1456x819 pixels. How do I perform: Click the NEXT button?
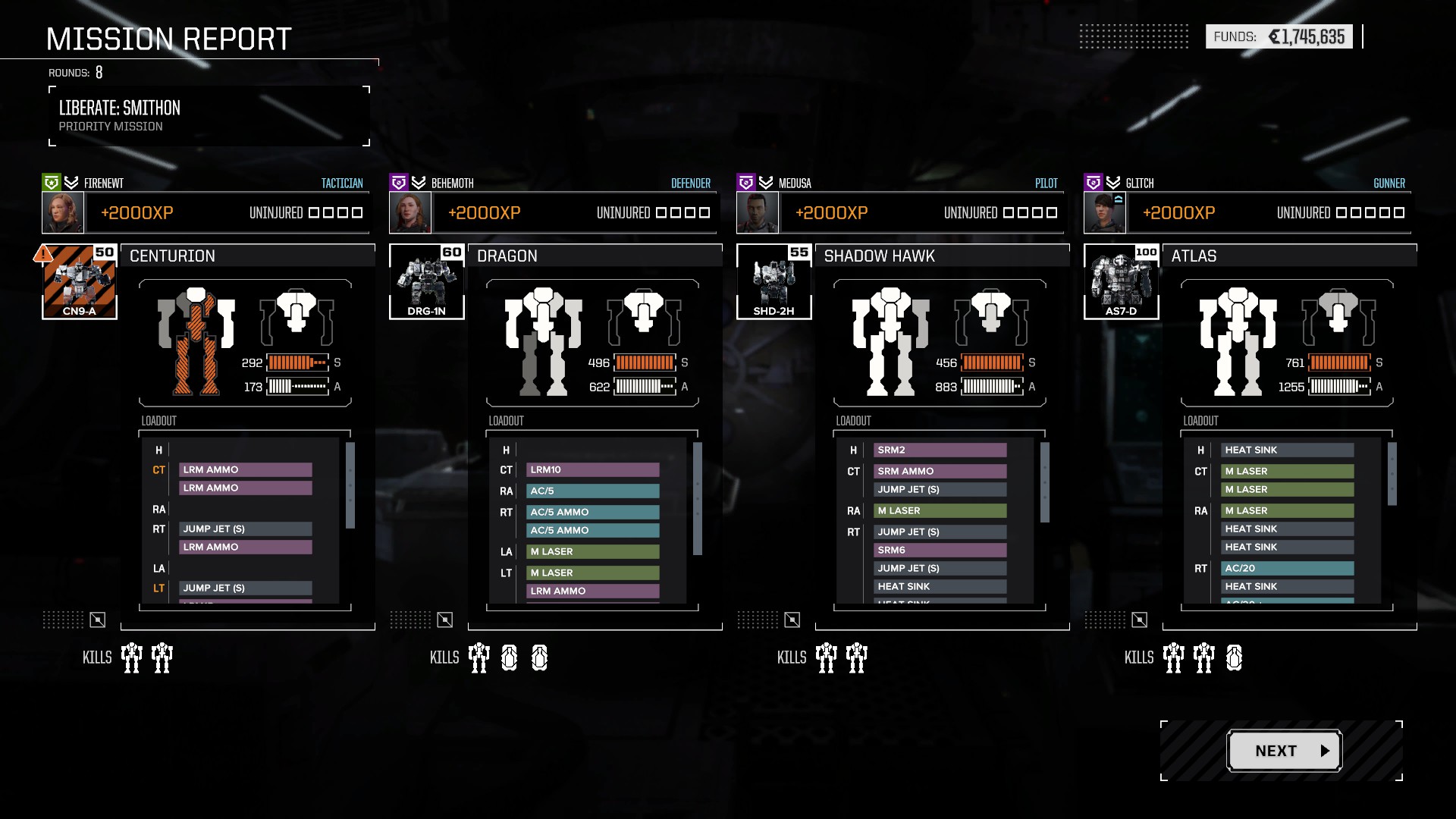click(1285, 751)
